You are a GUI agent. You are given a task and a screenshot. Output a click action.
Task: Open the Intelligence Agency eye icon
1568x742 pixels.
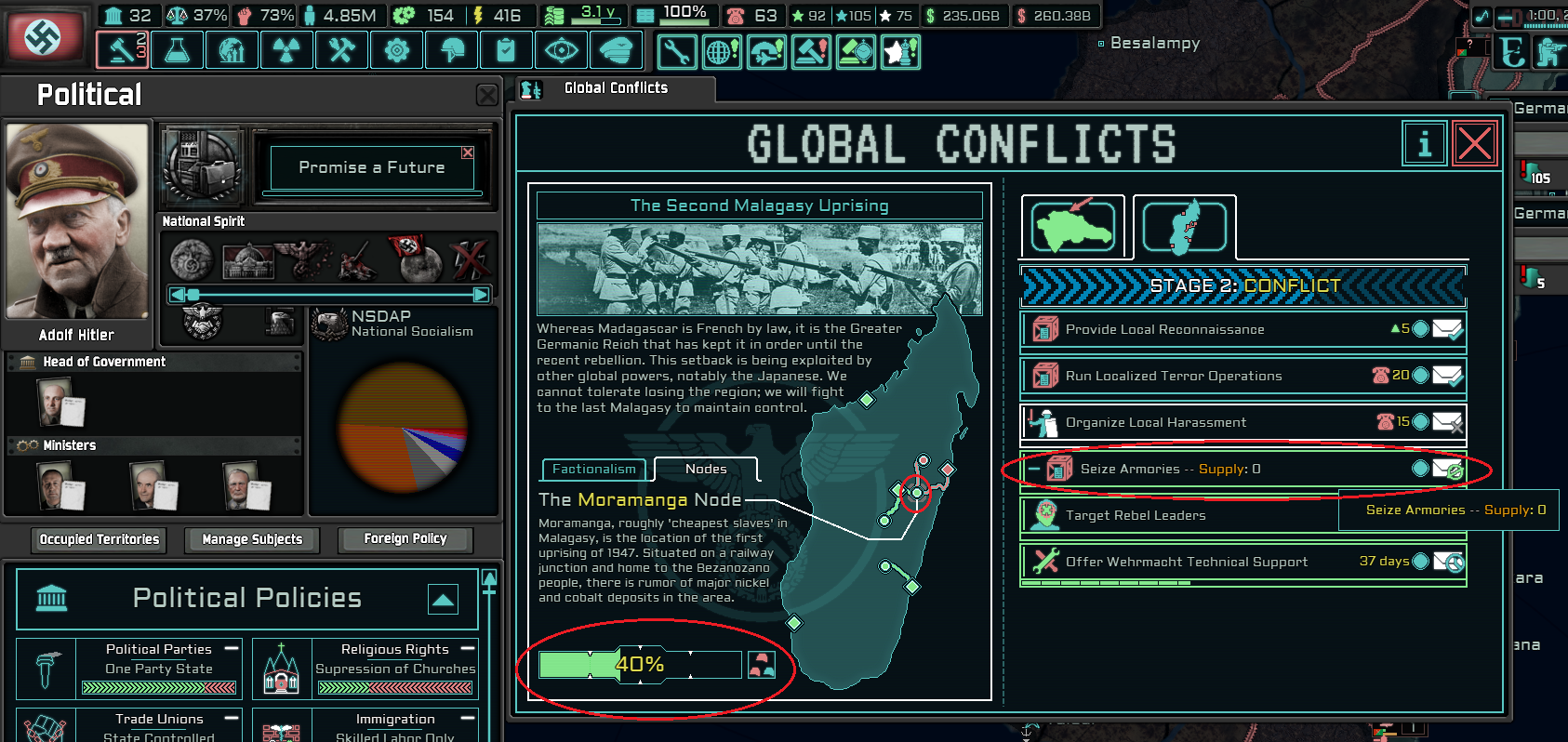(x=561, y=49)
